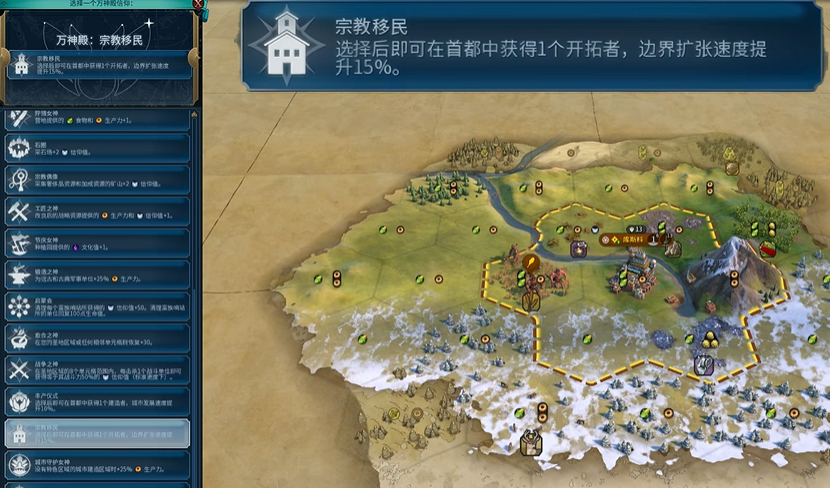Image resolution: width=830 pixels, height=488 pixels.
Task: Select the 锻造之神 pantheon belief
Action: click(x=97, y=274)
